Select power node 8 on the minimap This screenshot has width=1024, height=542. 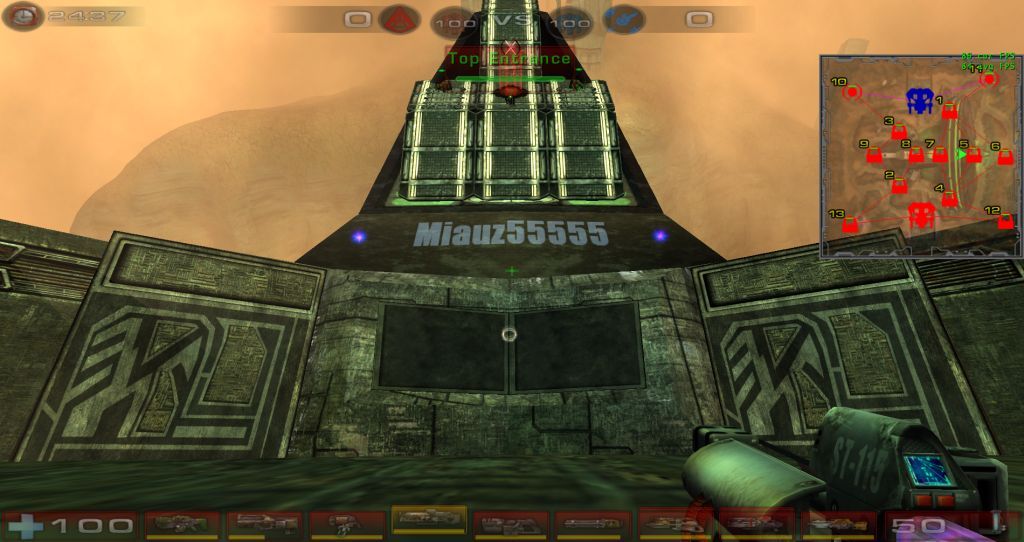(x=915, y=155)
